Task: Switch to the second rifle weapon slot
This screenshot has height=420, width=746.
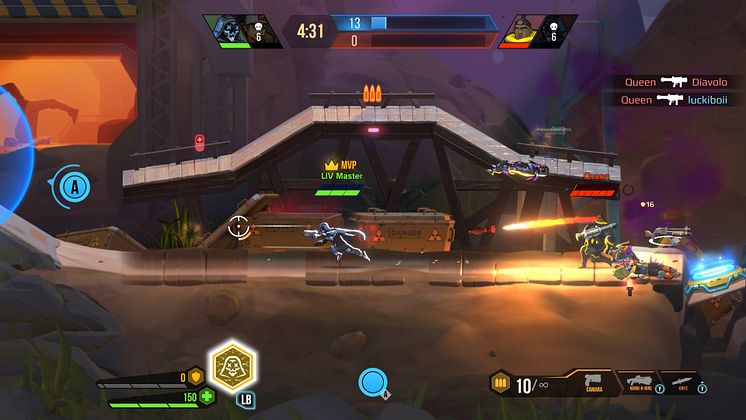Action: (638, 382)
